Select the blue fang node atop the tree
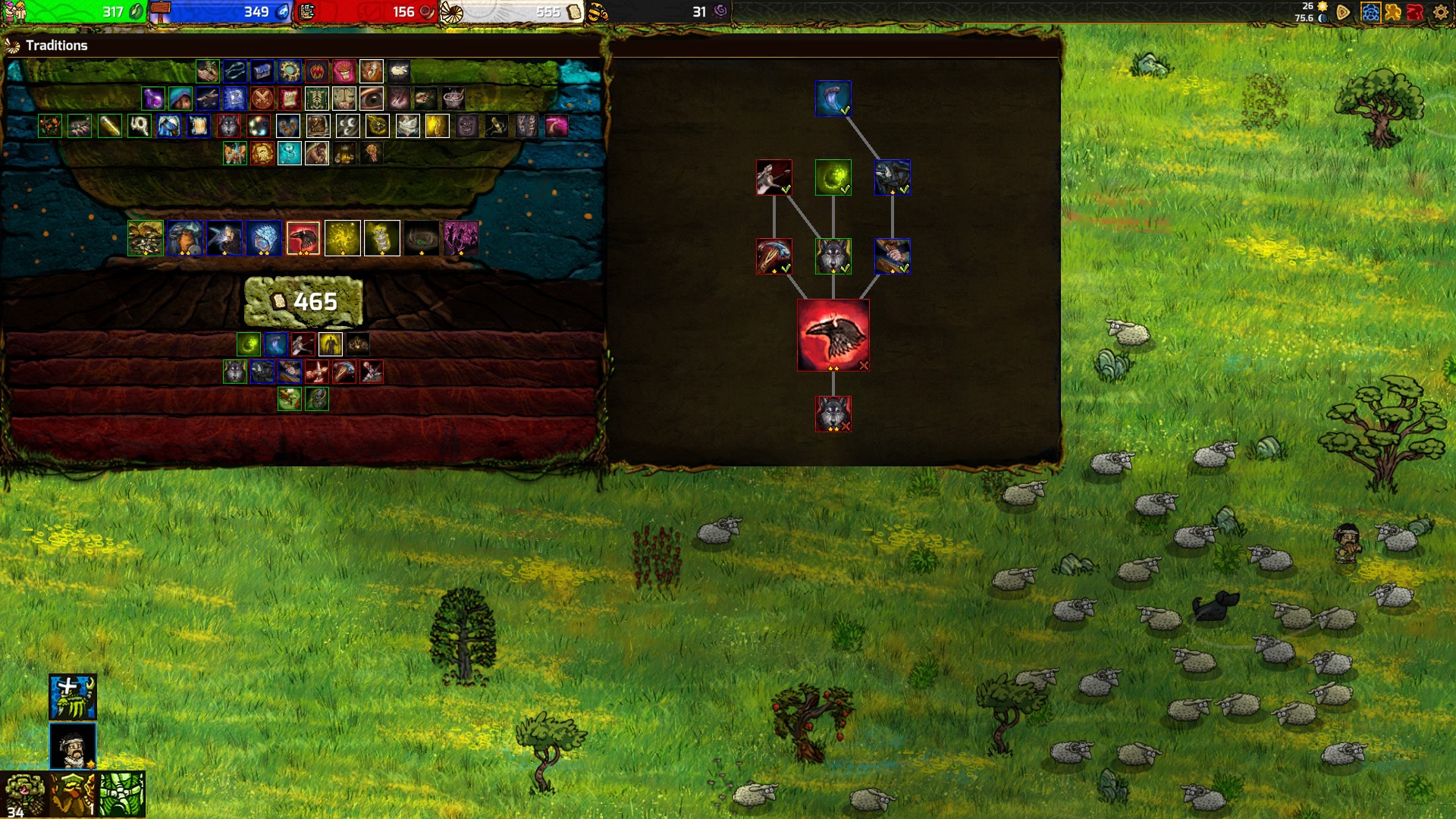The width and height of the screenshot is (1456, 819). pyautogui.click(x=833, y=99)
